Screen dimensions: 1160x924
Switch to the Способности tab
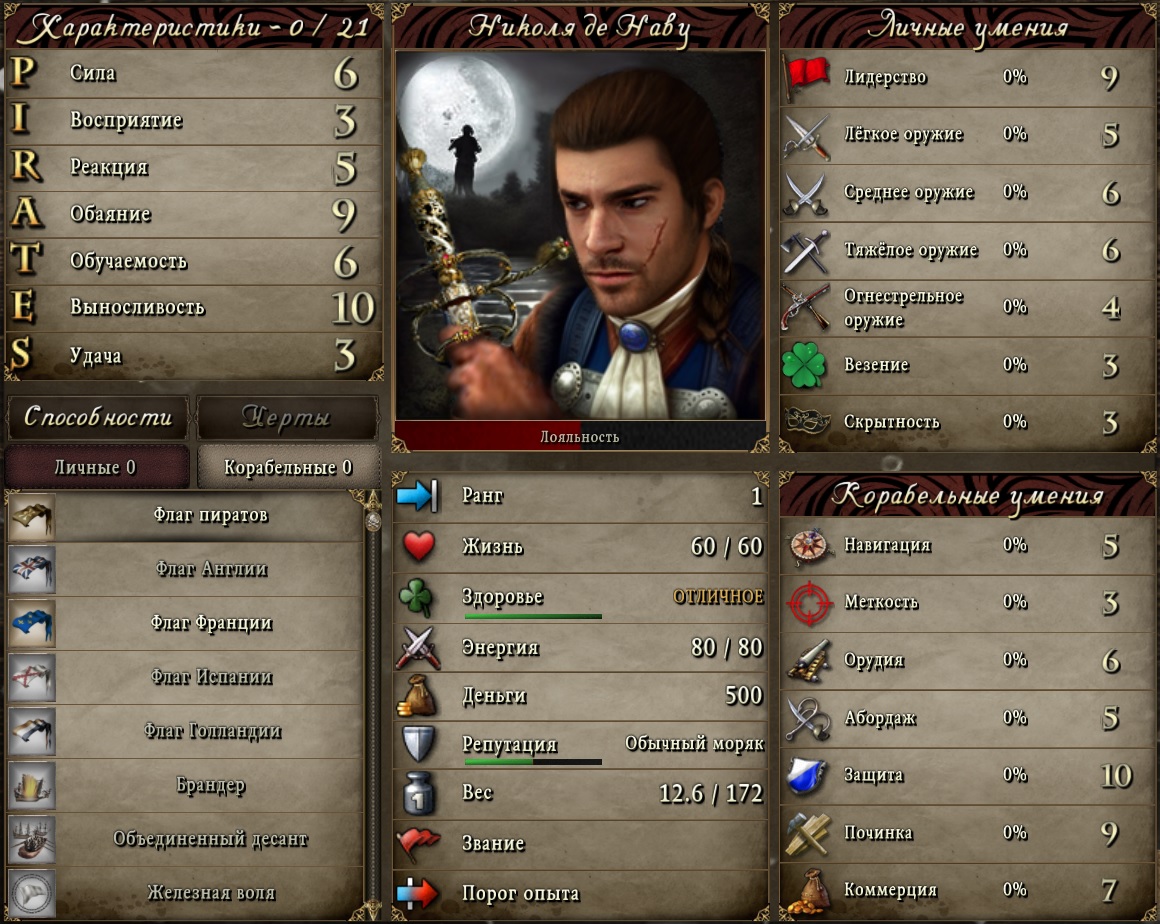(x=97, y=417)
